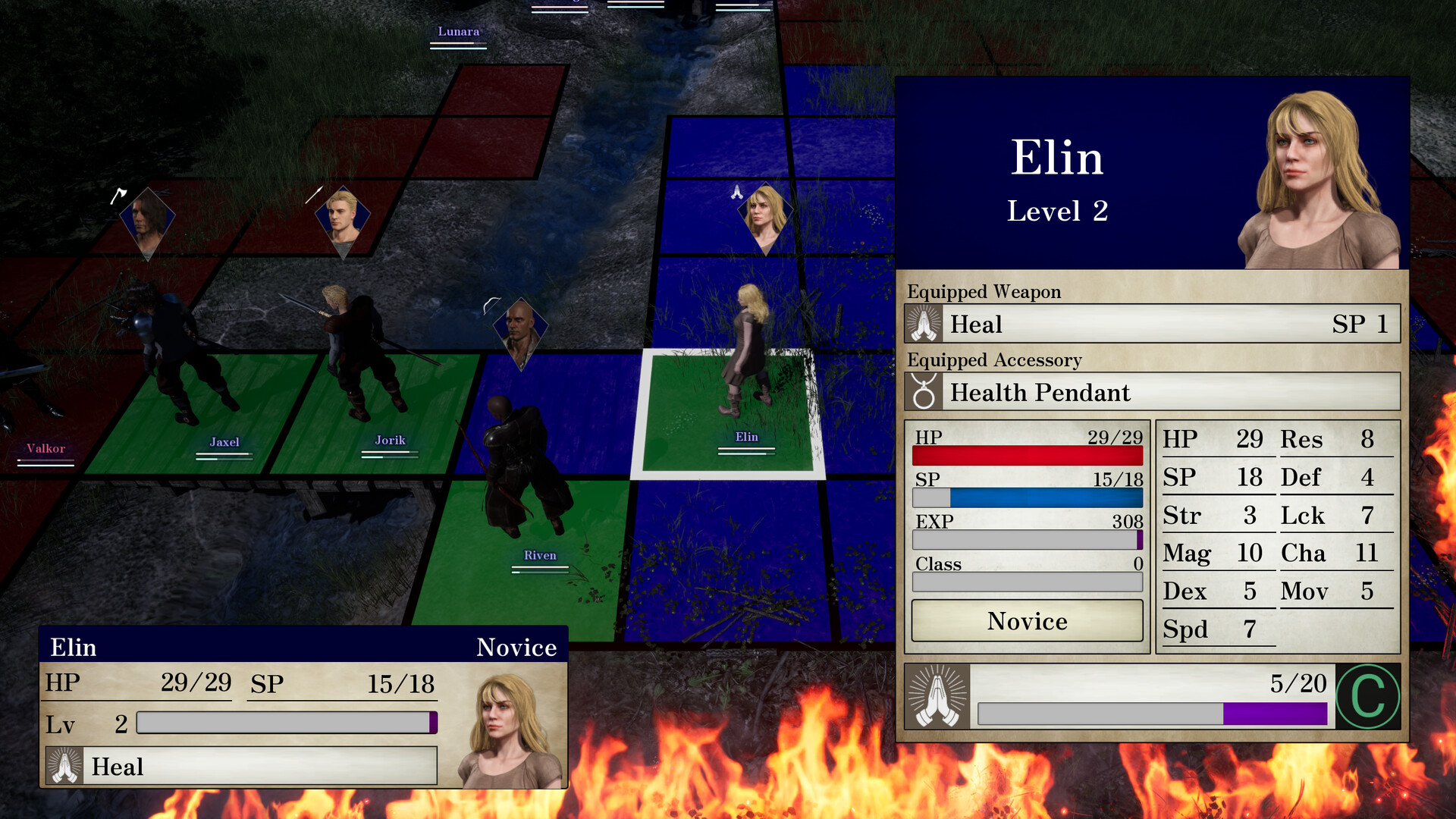
Task: Click the Level 2 text under Elin's name
Action: pos(1059,212)
